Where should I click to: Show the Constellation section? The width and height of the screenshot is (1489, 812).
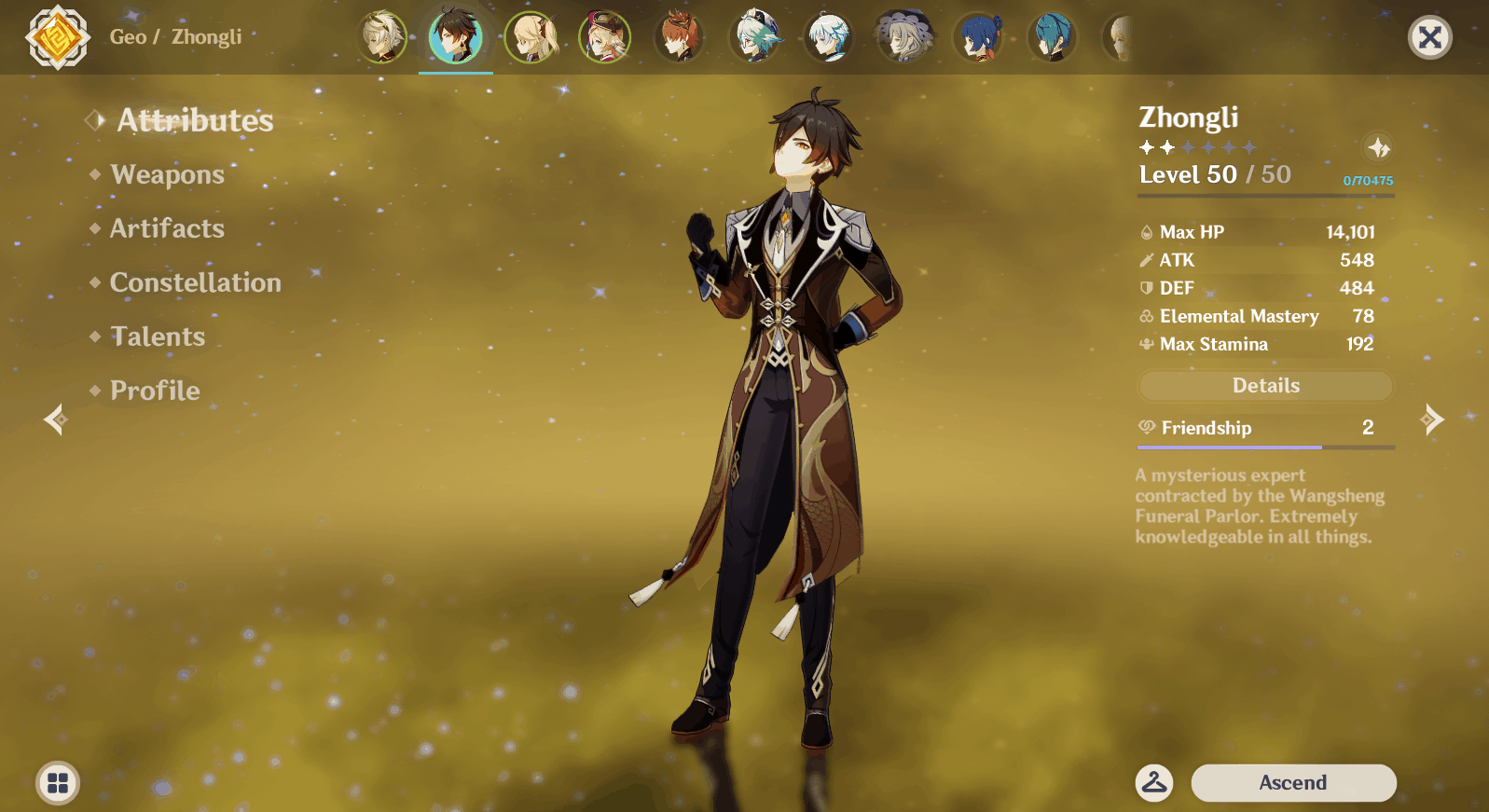(195, 282)
